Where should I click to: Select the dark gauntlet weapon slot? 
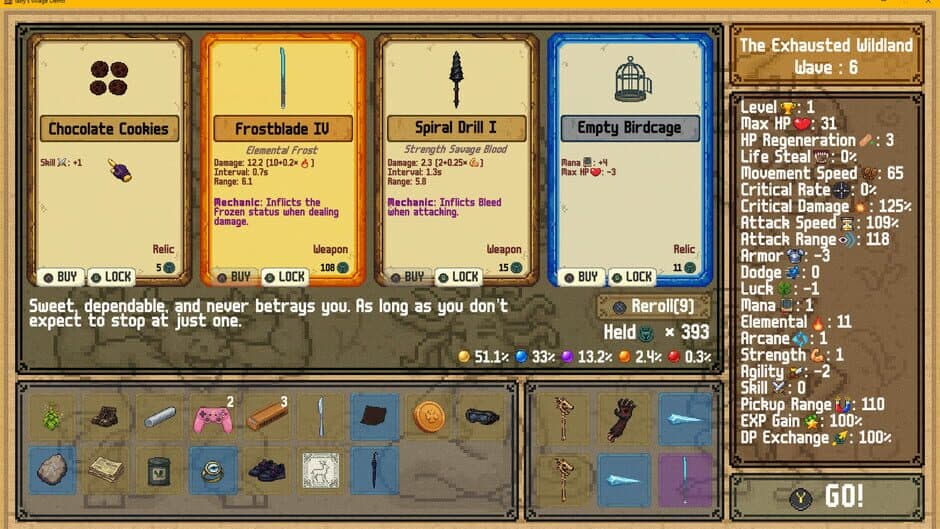[x=622, y=416]
